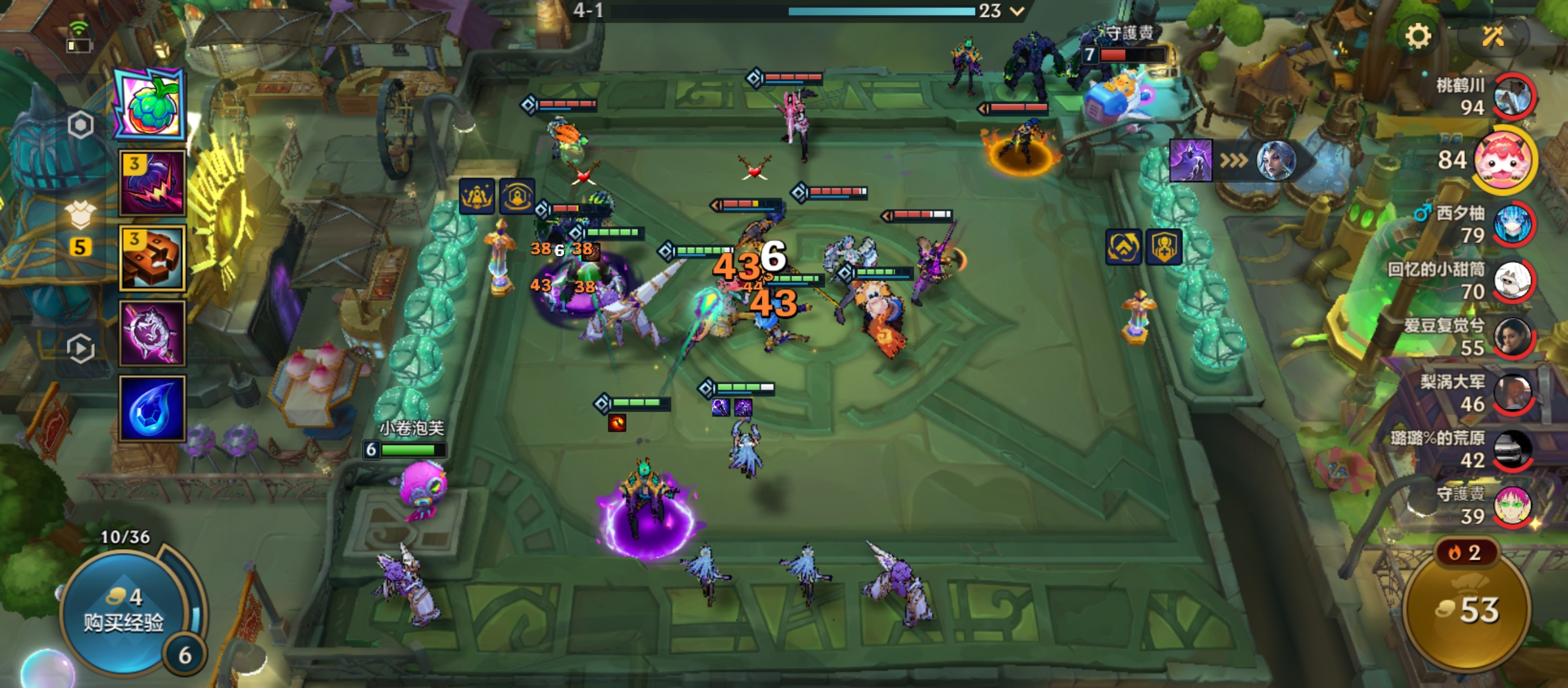The height and width of the screenshot is (688, 1568).
Task: Open the settings gear menu
Action: pos(1418,36)
